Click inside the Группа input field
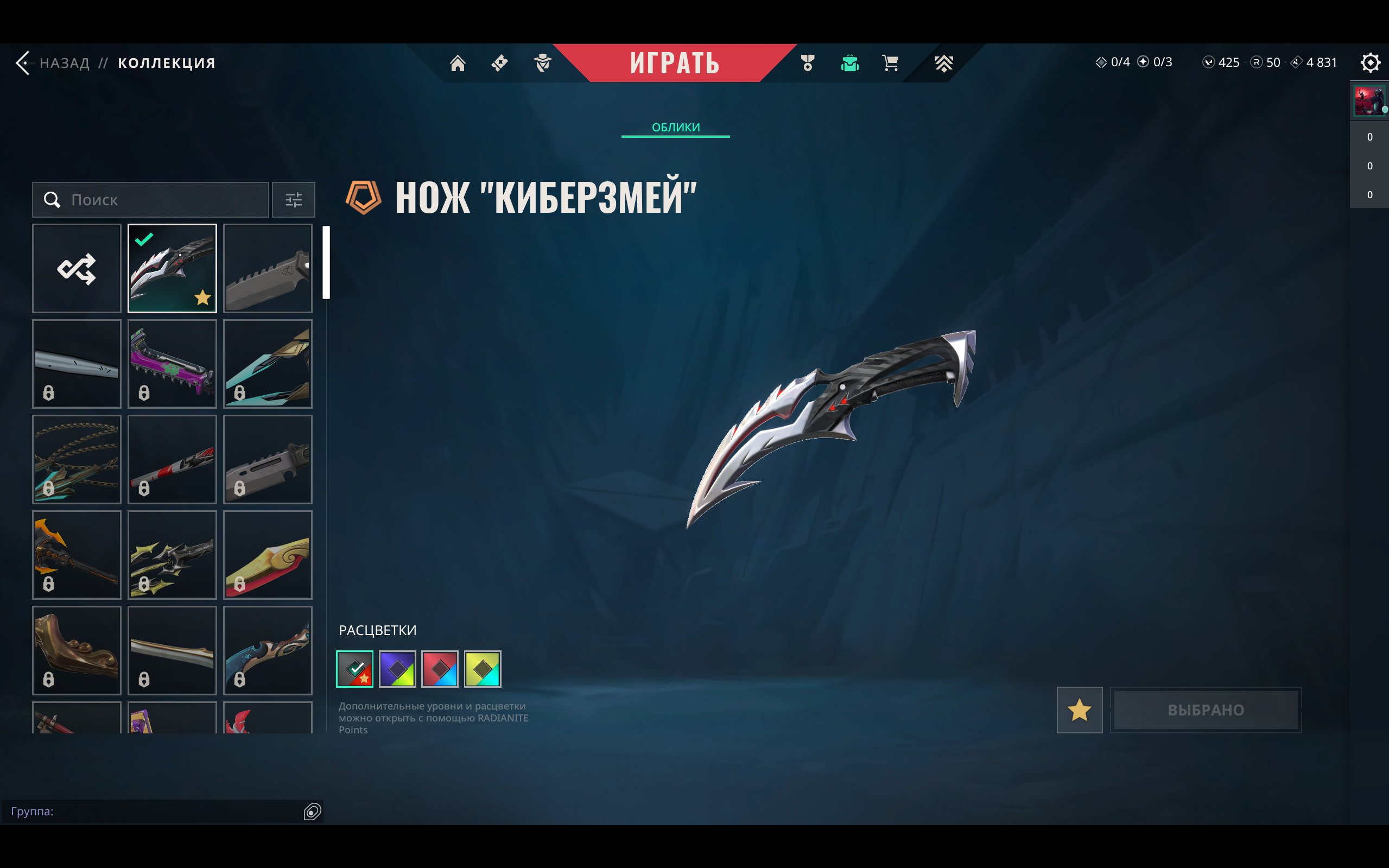The width and height of the screenshot is (1389, 868). click(115, 811)
